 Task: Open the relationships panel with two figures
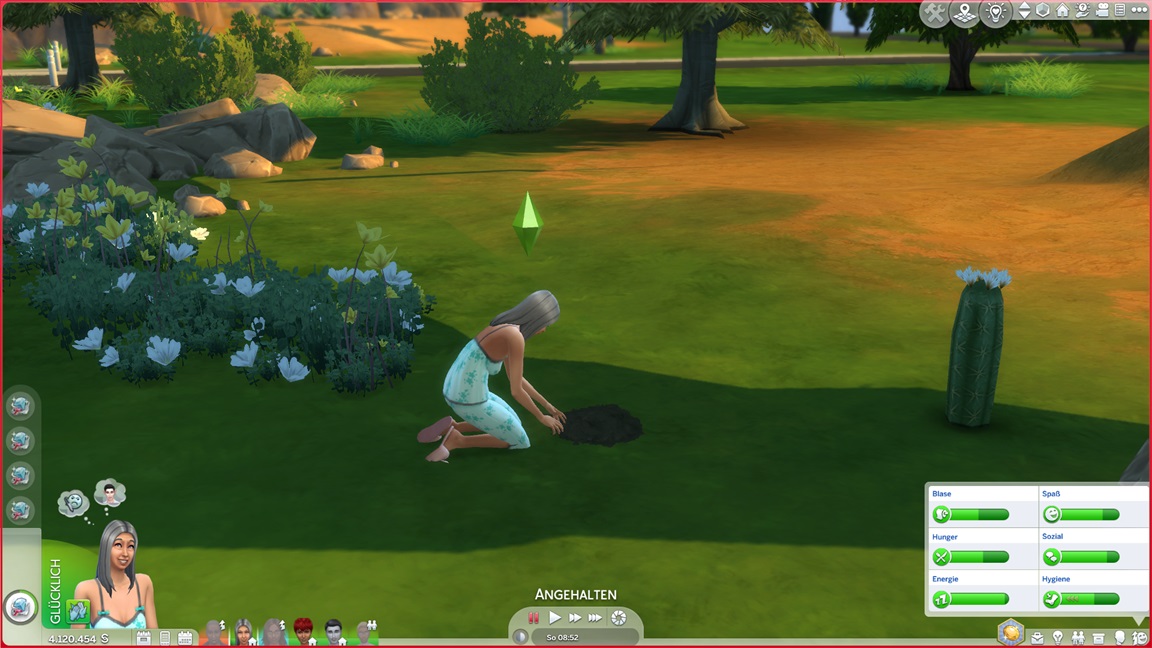tap(1078, 638)
